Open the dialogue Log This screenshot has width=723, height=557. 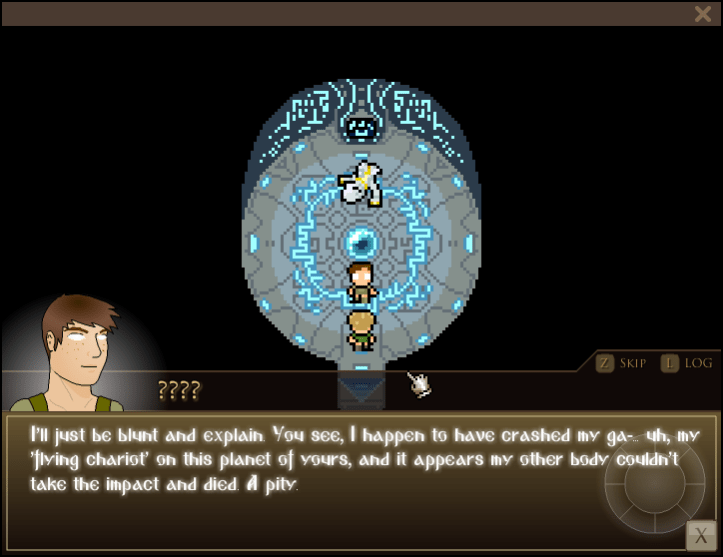tap(687, 363)
